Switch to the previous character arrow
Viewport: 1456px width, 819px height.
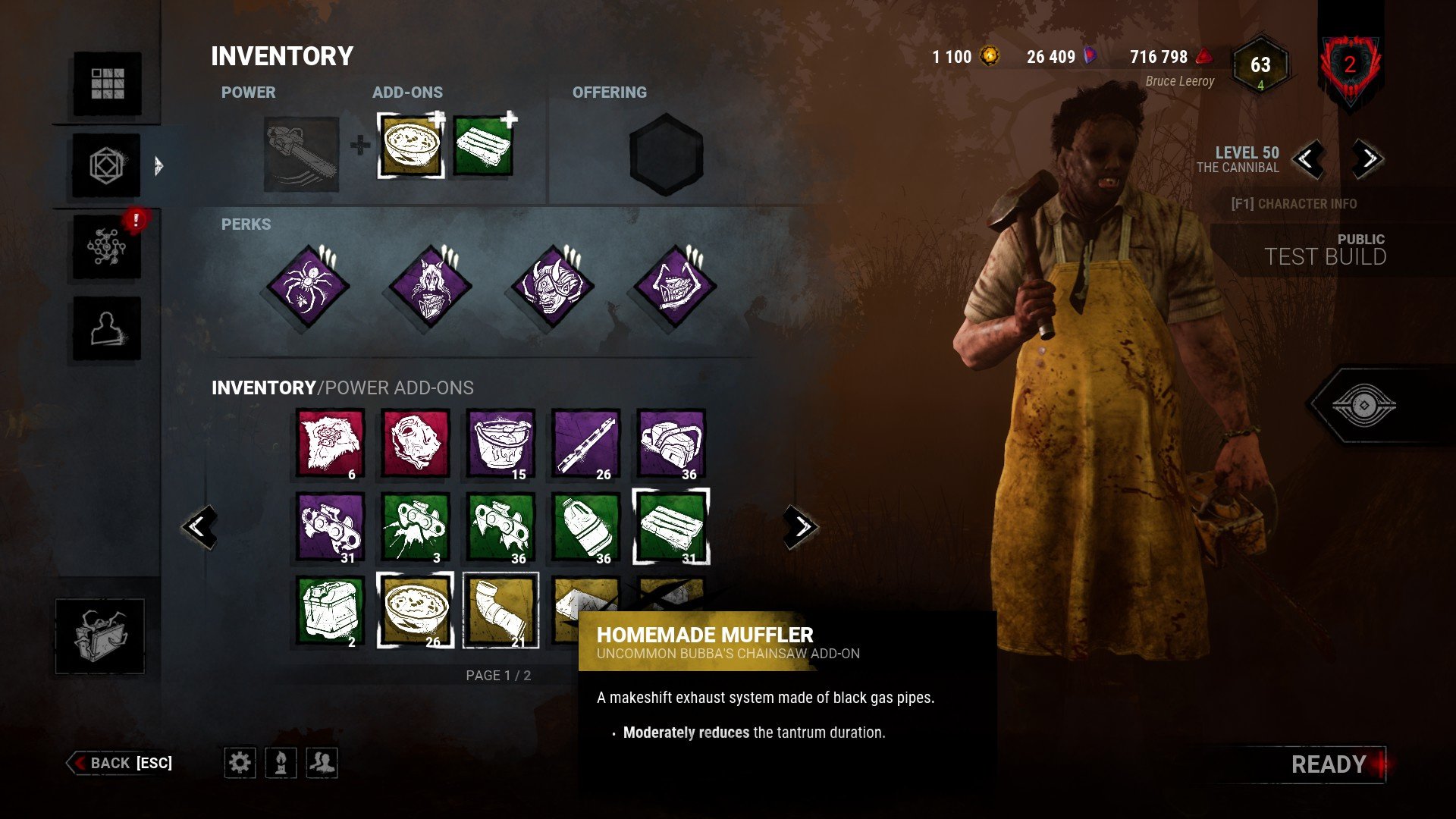coord(1307,159)
